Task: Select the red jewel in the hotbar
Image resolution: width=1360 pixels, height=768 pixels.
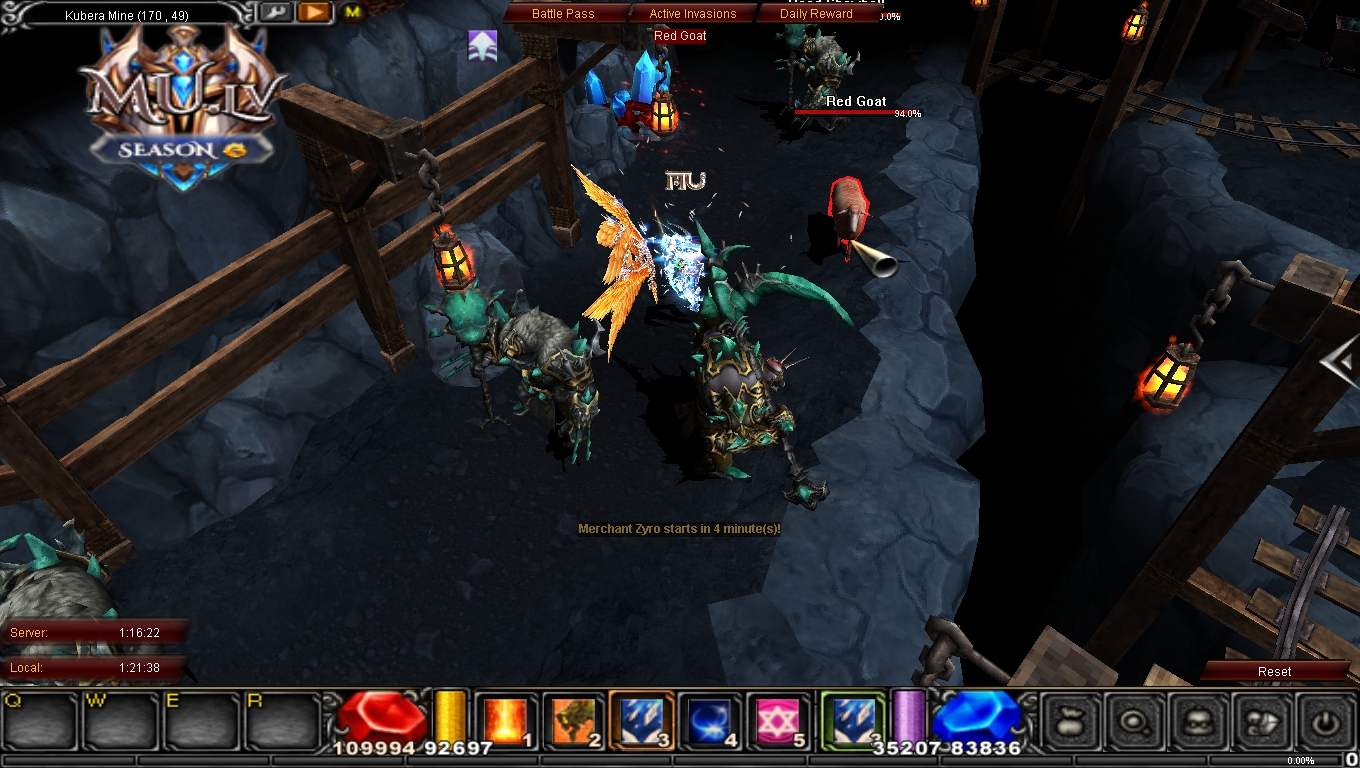Action: (385, 718)
